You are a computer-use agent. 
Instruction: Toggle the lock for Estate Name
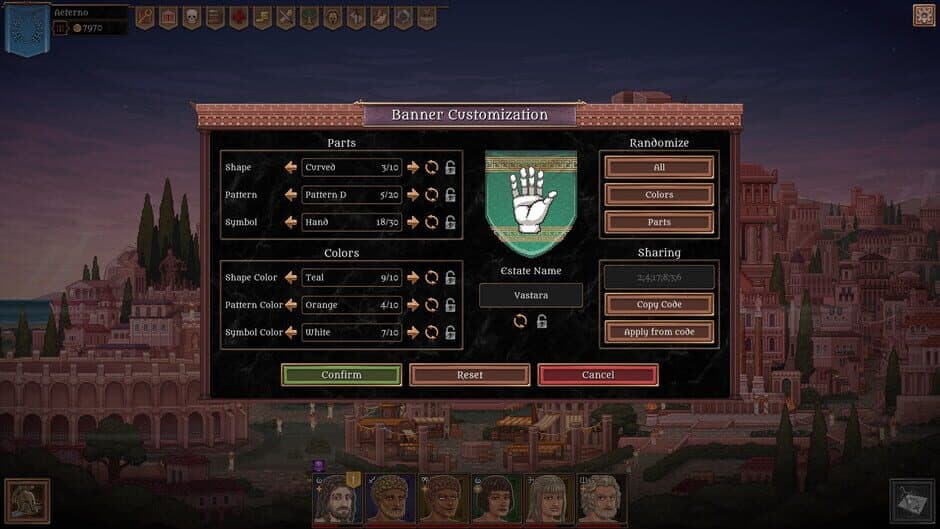tap(541, 321)
